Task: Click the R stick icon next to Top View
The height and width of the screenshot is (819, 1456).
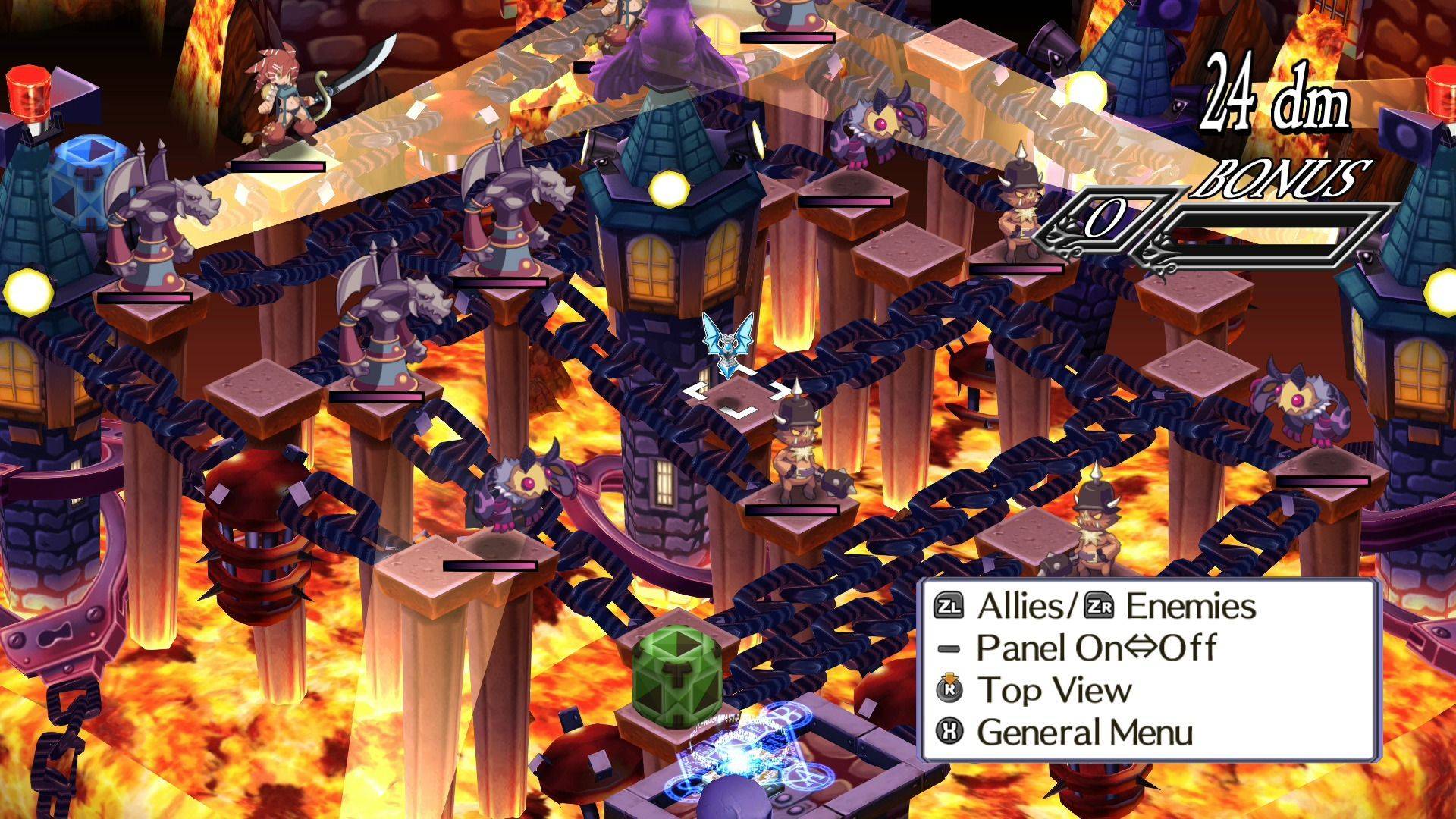Action: (948, 690)
